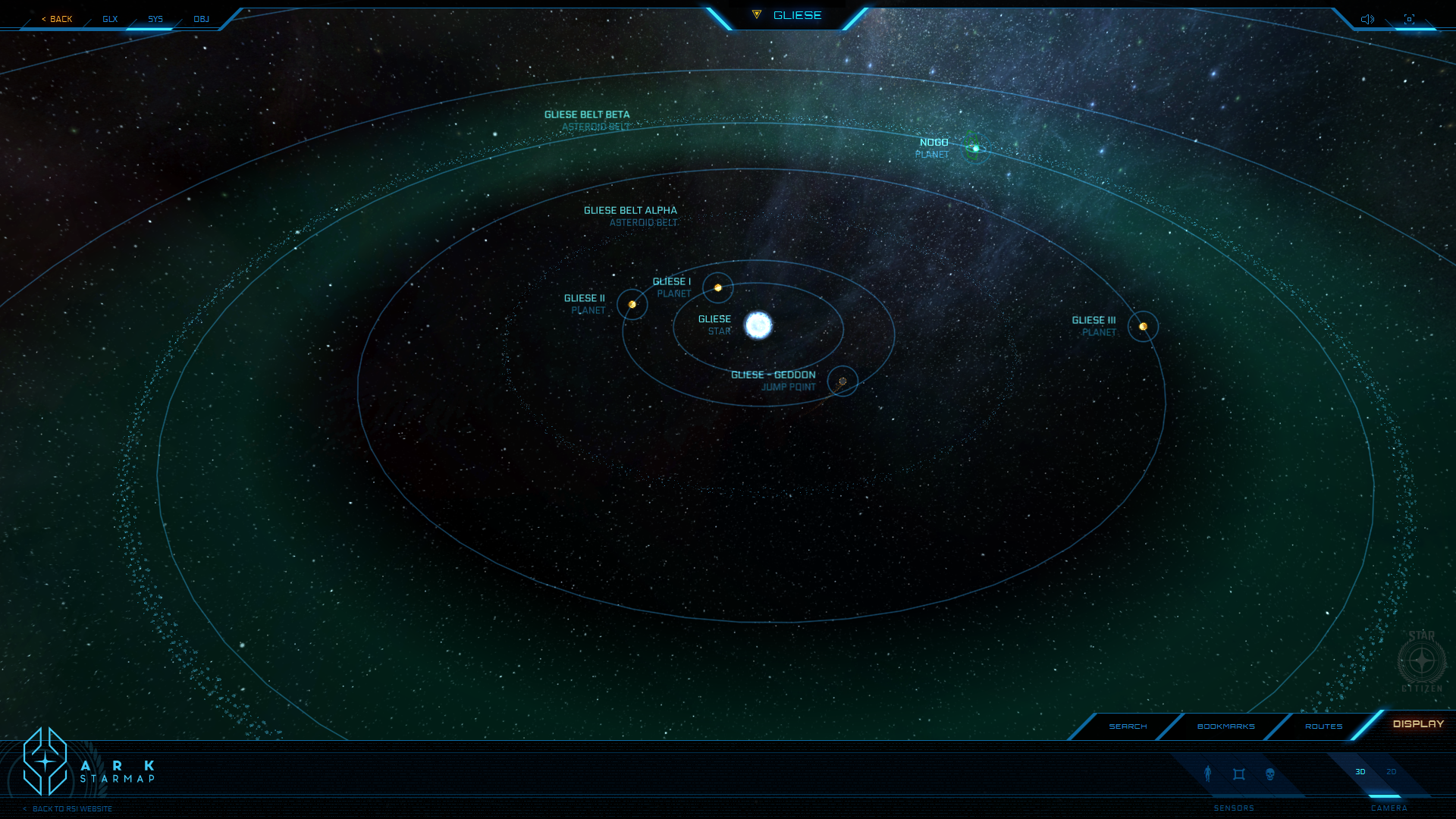Select the Gliese-Geddon jump point marker
Viewport: 1456px width, 819px height.
coord(843,381)
